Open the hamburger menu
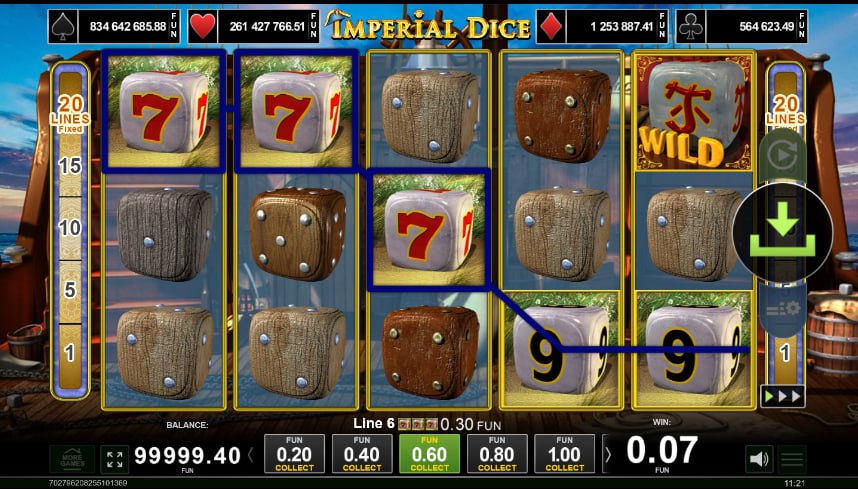858x489 pixels. [792, 460]
